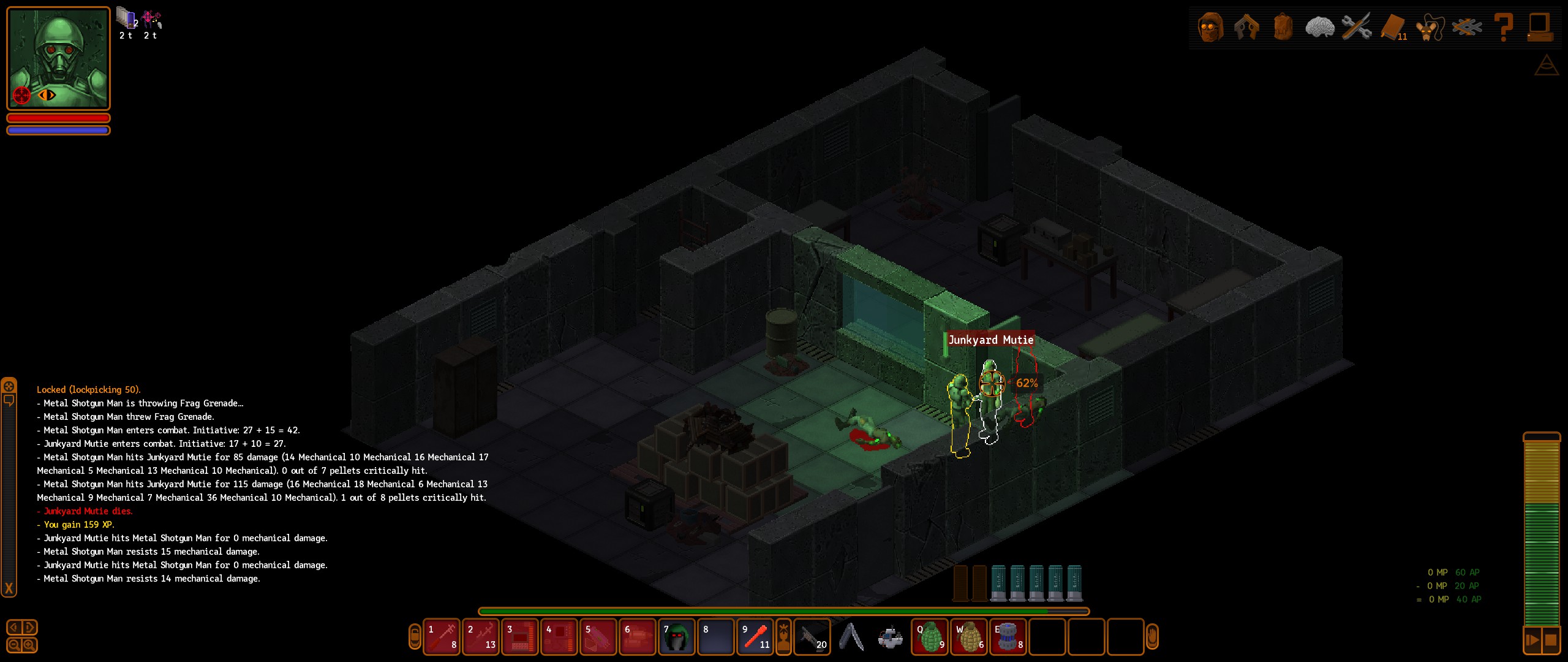Use the red flare item in slot 9
This screenshot has width=1568, height=662.
pos(755,637)
